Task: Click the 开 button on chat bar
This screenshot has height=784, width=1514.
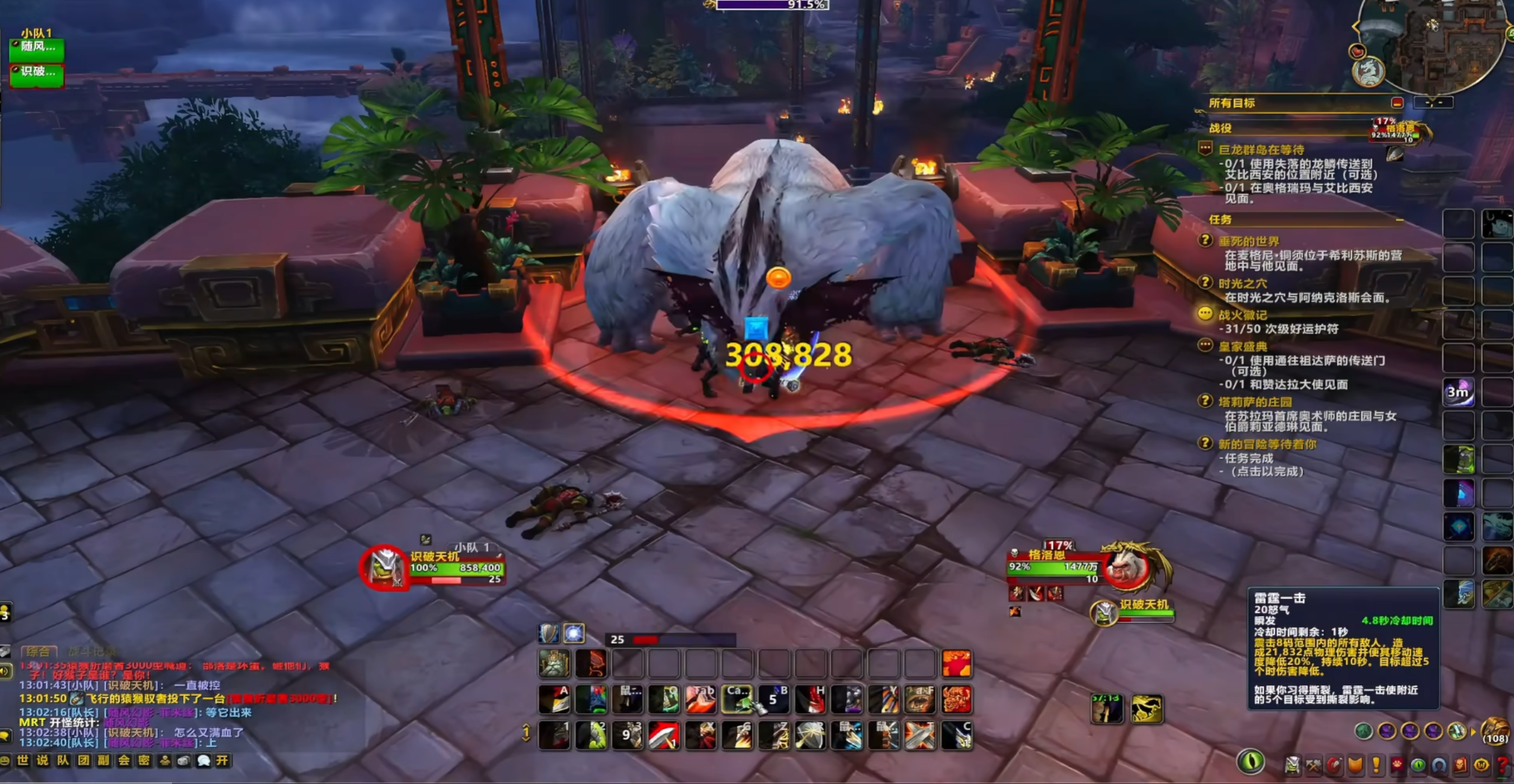Action: tap(222, 761)
